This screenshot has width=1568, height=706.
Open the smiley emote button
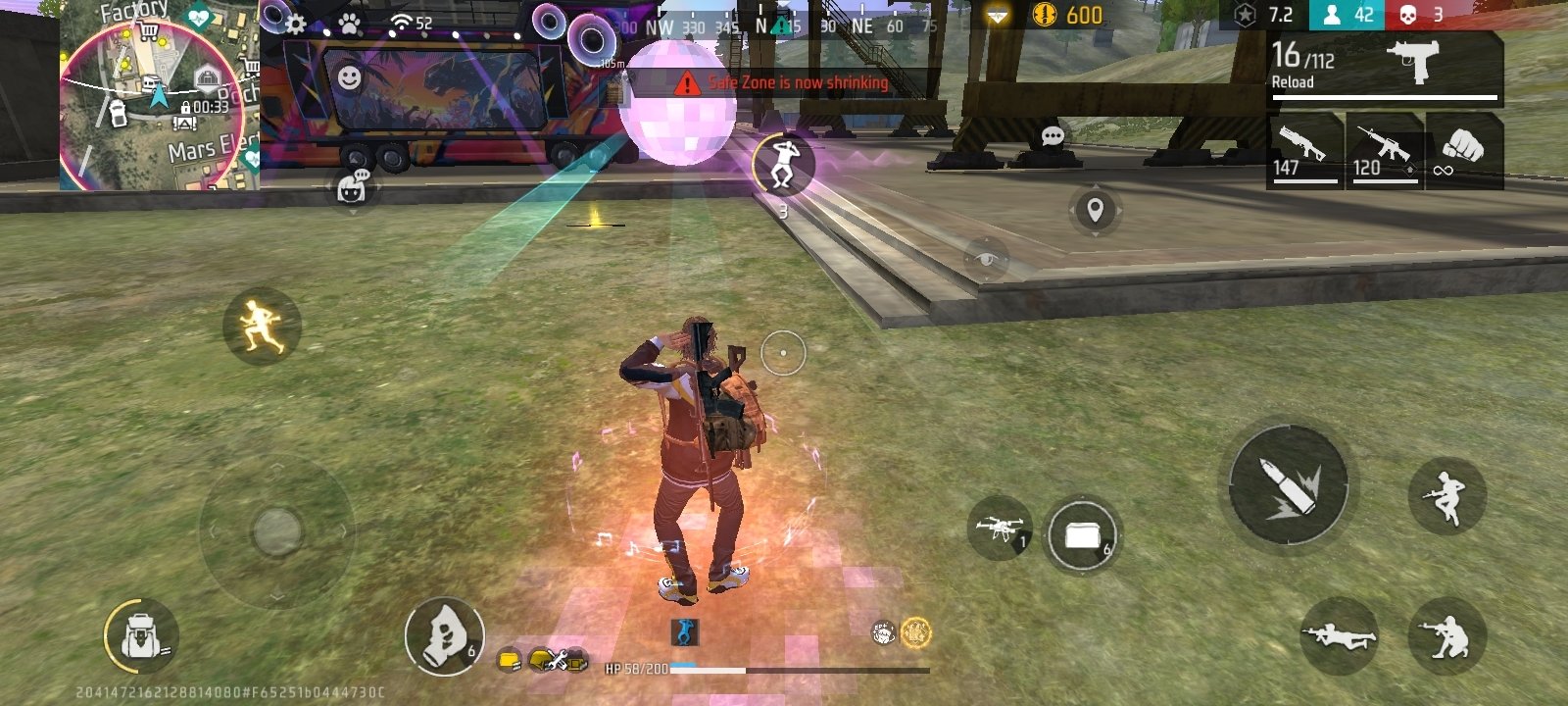[349, 77]
